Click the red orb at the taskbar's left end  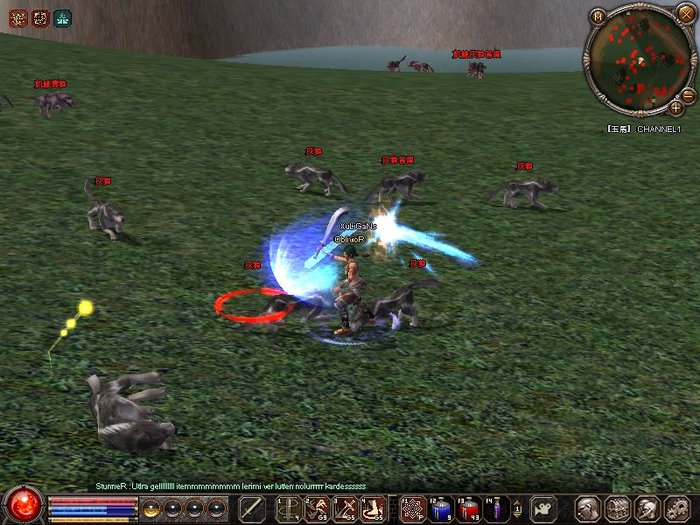(22, 505)
